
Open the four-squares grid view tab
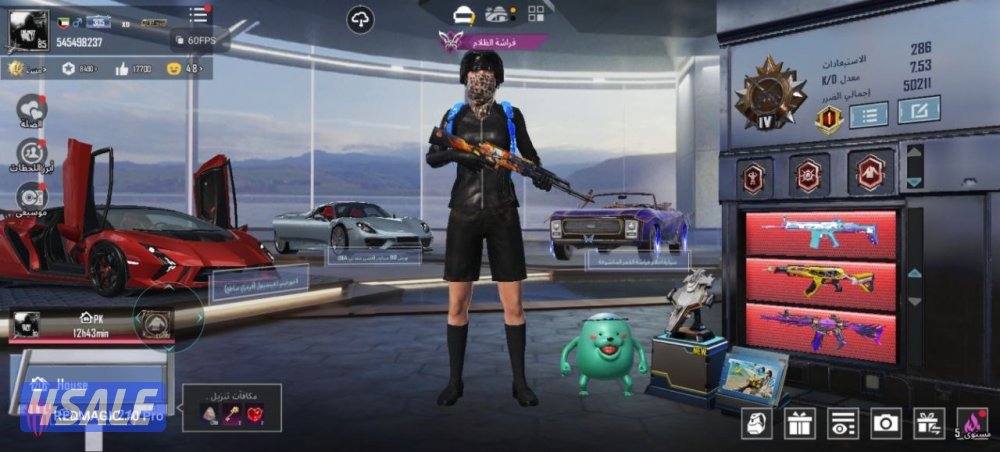pyautogui.click(x=536, y=14)
